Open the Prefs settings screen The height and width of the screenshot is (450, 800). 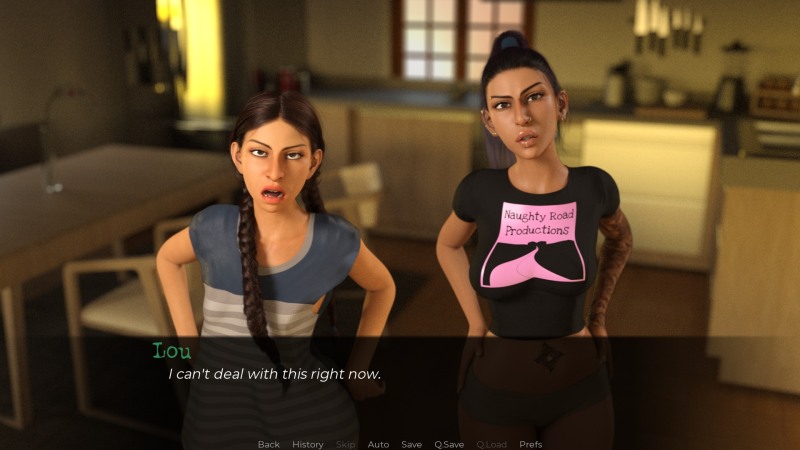pos(531,444)
